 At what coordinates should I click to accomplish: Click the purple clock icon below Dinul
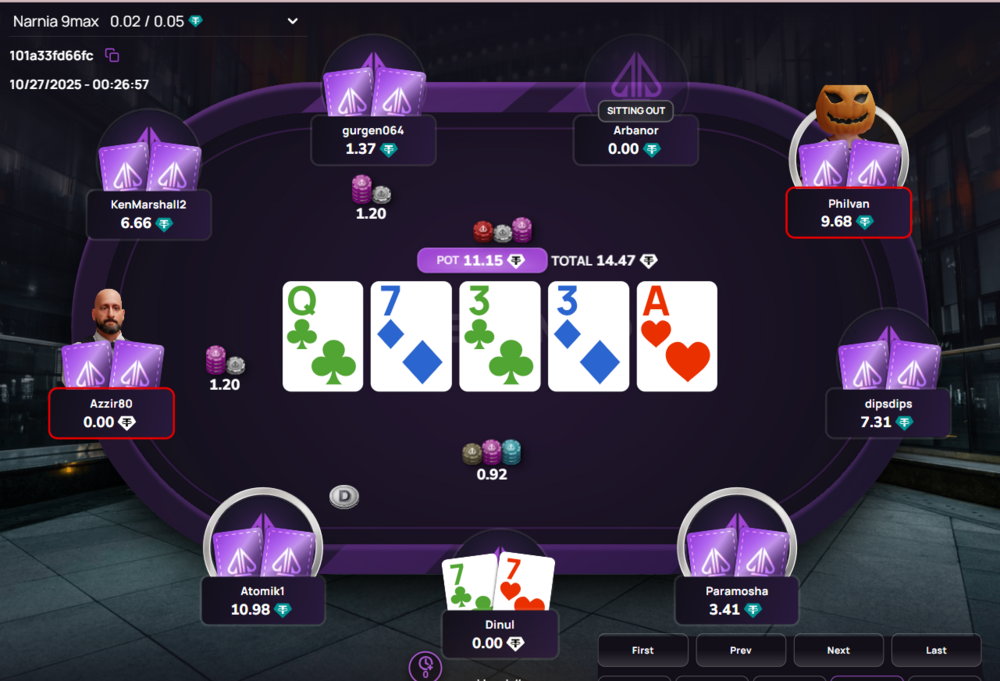point(426,666)
